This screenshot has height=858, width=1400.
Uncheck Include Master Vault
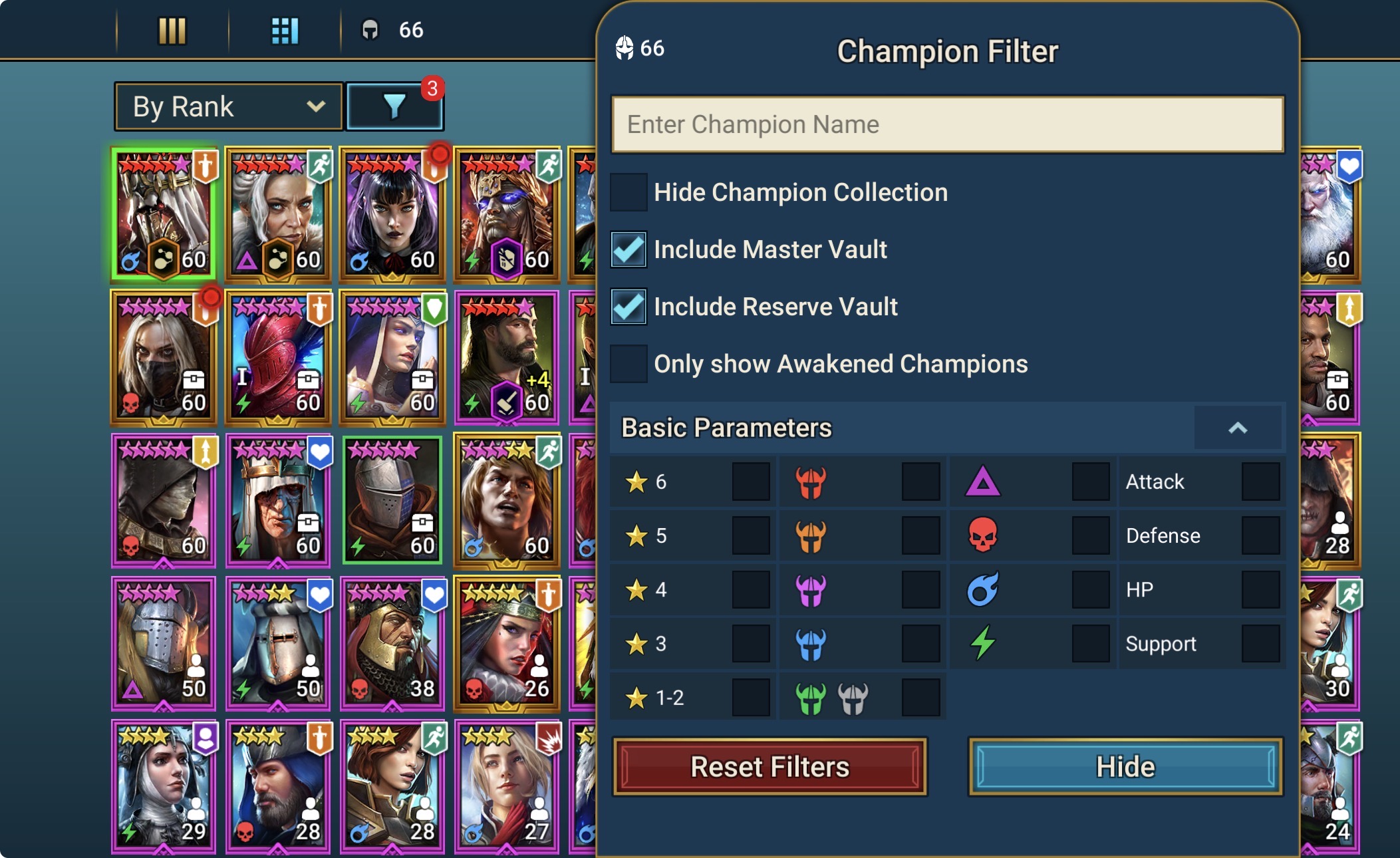pos(629,249)
